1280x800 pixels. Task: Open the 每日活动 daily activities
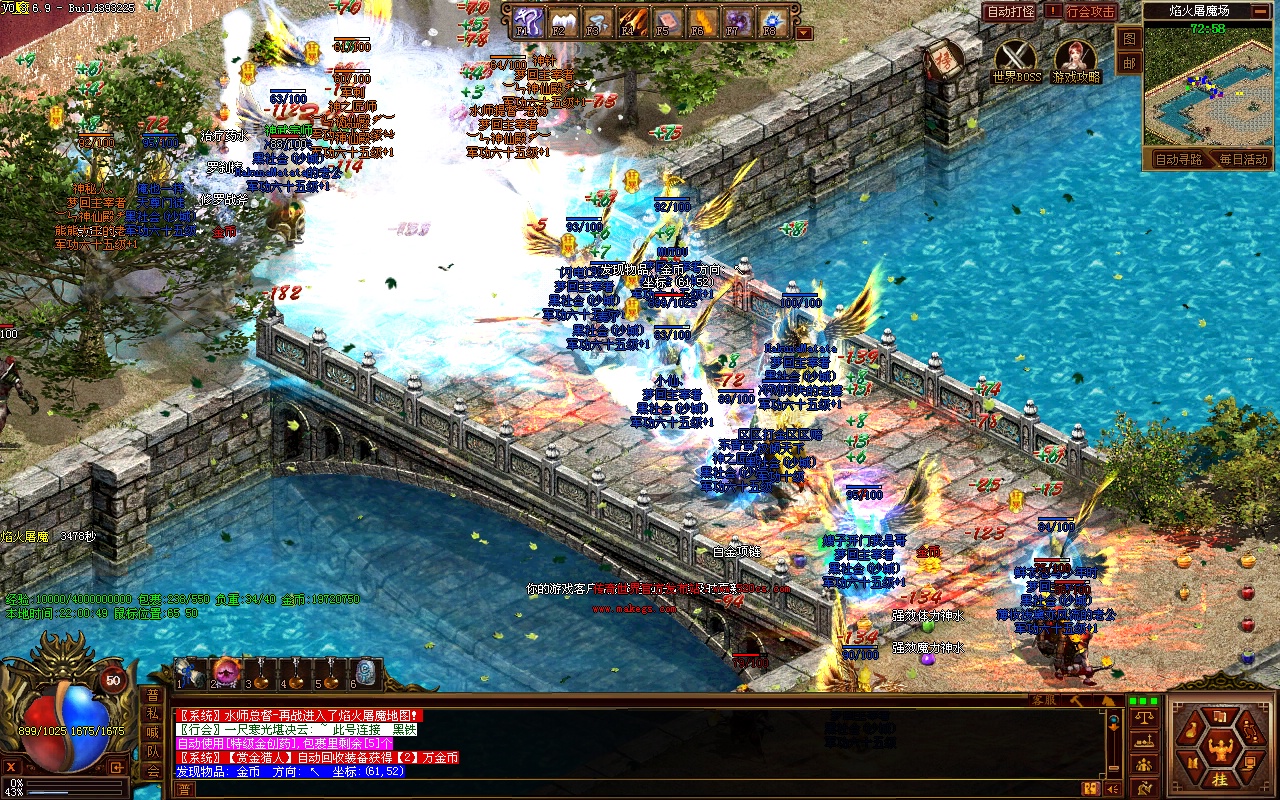click(x=1242, y=159)
